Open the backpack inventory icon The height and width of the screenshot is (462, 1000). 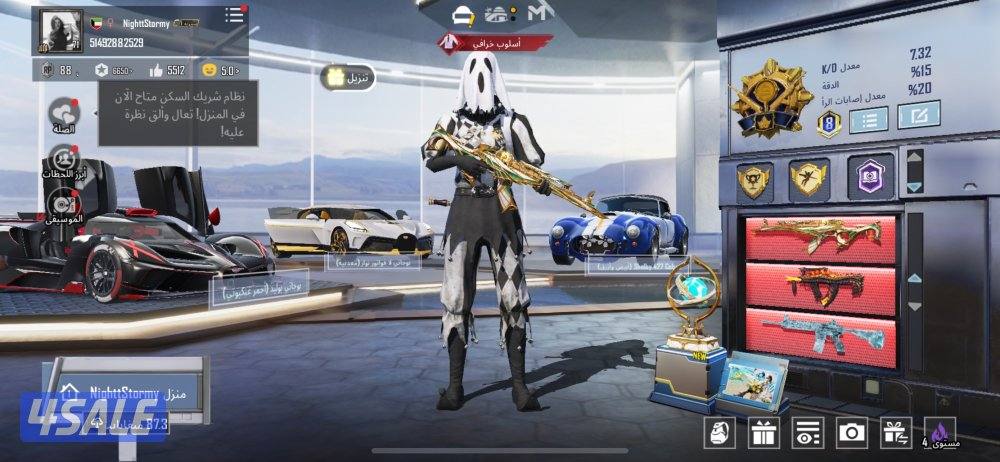(x=720, y=432)
